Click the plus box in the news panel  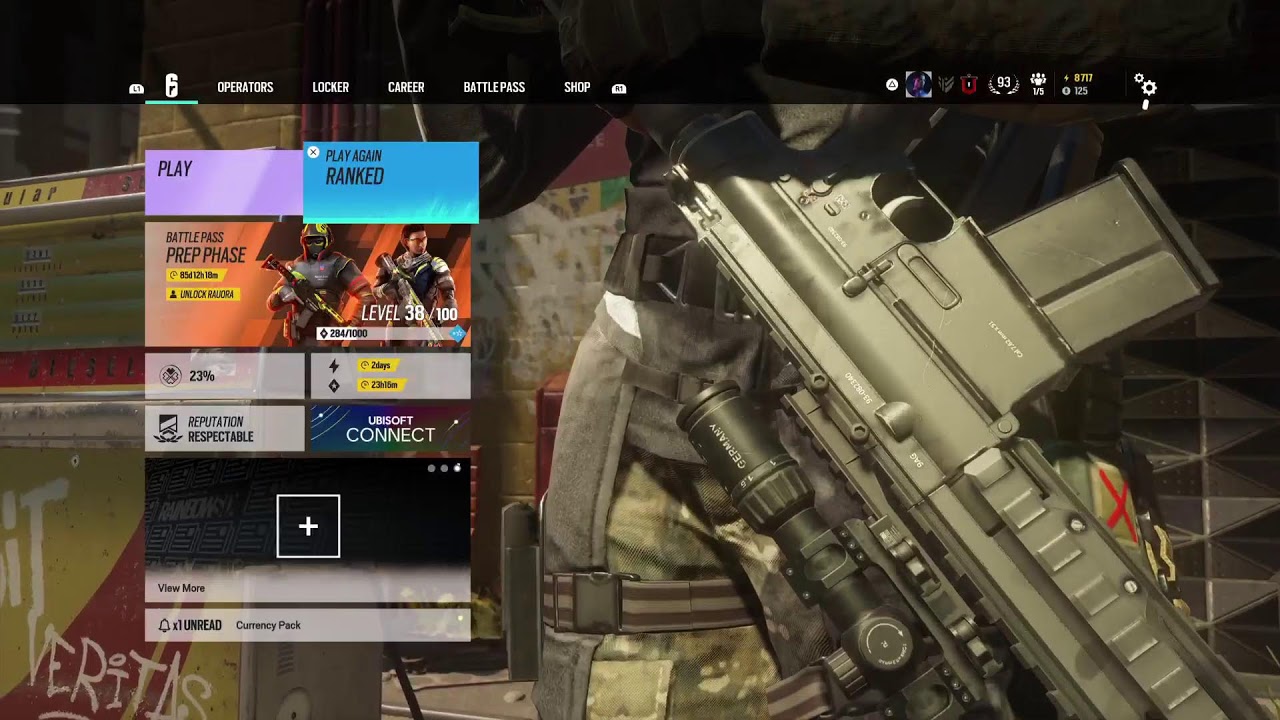308,526
